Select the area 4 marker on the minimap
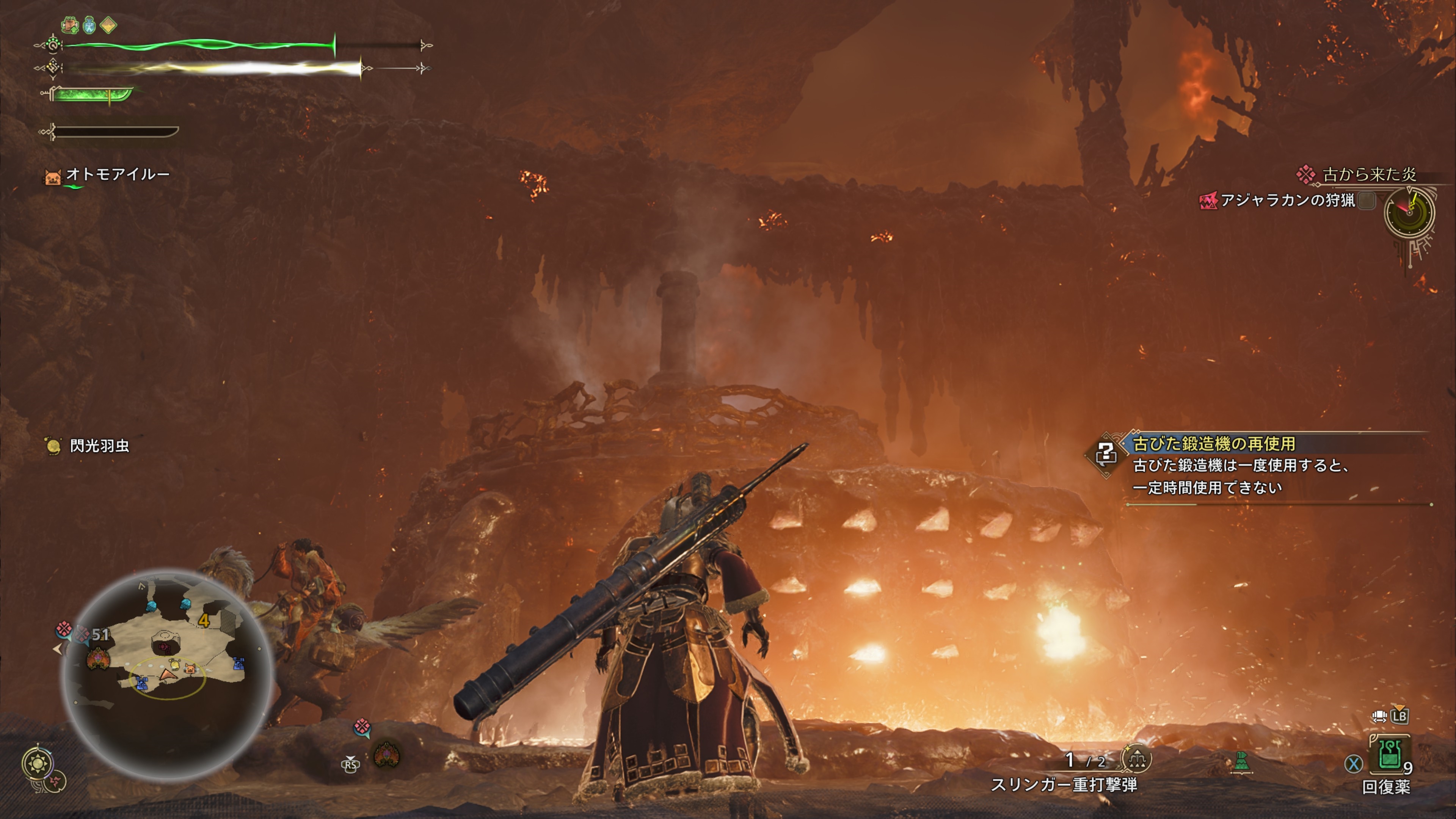 pyautogui.click(x=204, y=621)
